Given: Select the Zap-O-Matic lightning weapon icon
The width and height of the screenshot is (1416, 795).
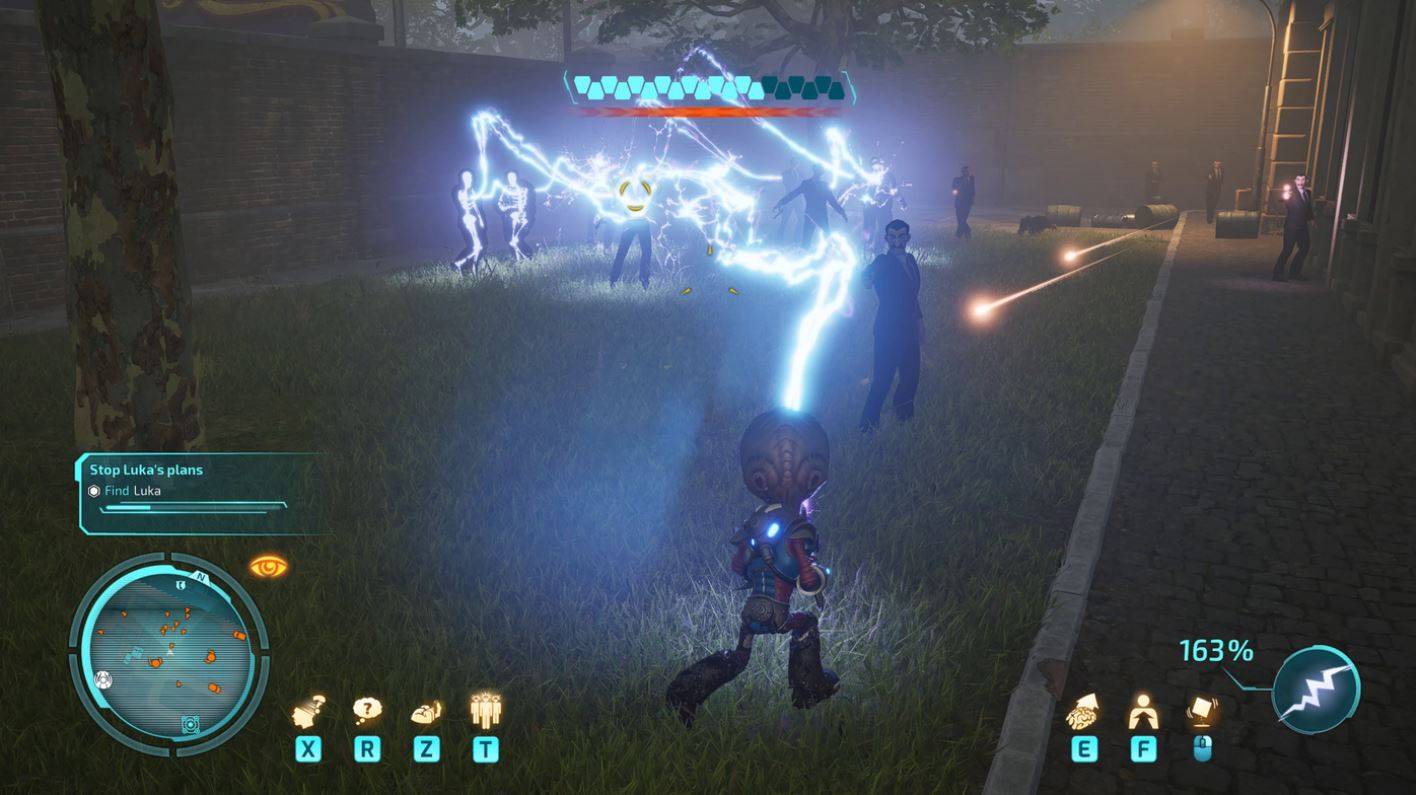Looking at the screenshot, I should click(x=1316, y=689).
